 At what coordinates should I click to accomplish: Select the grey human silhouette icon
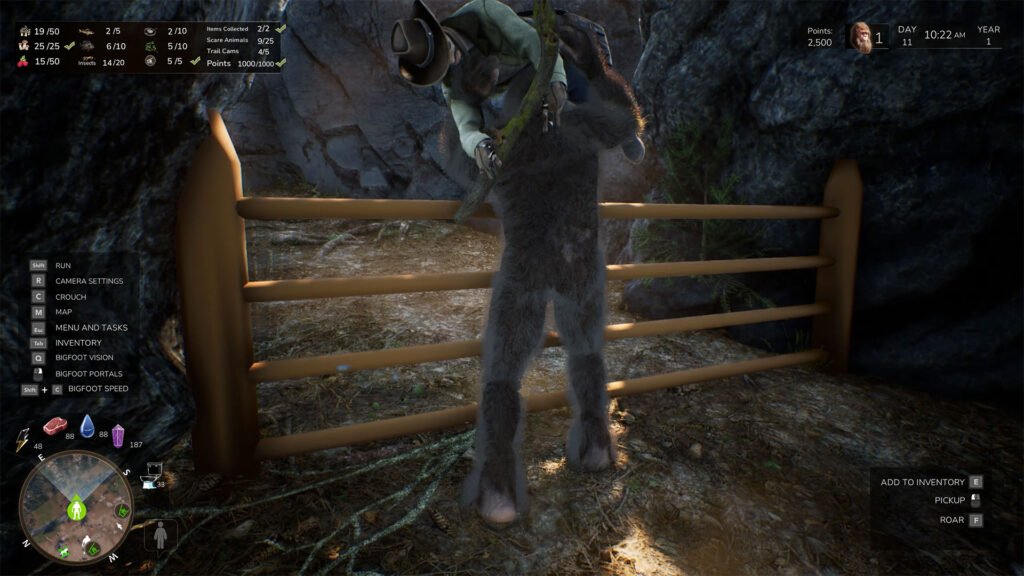pos(161,535)
